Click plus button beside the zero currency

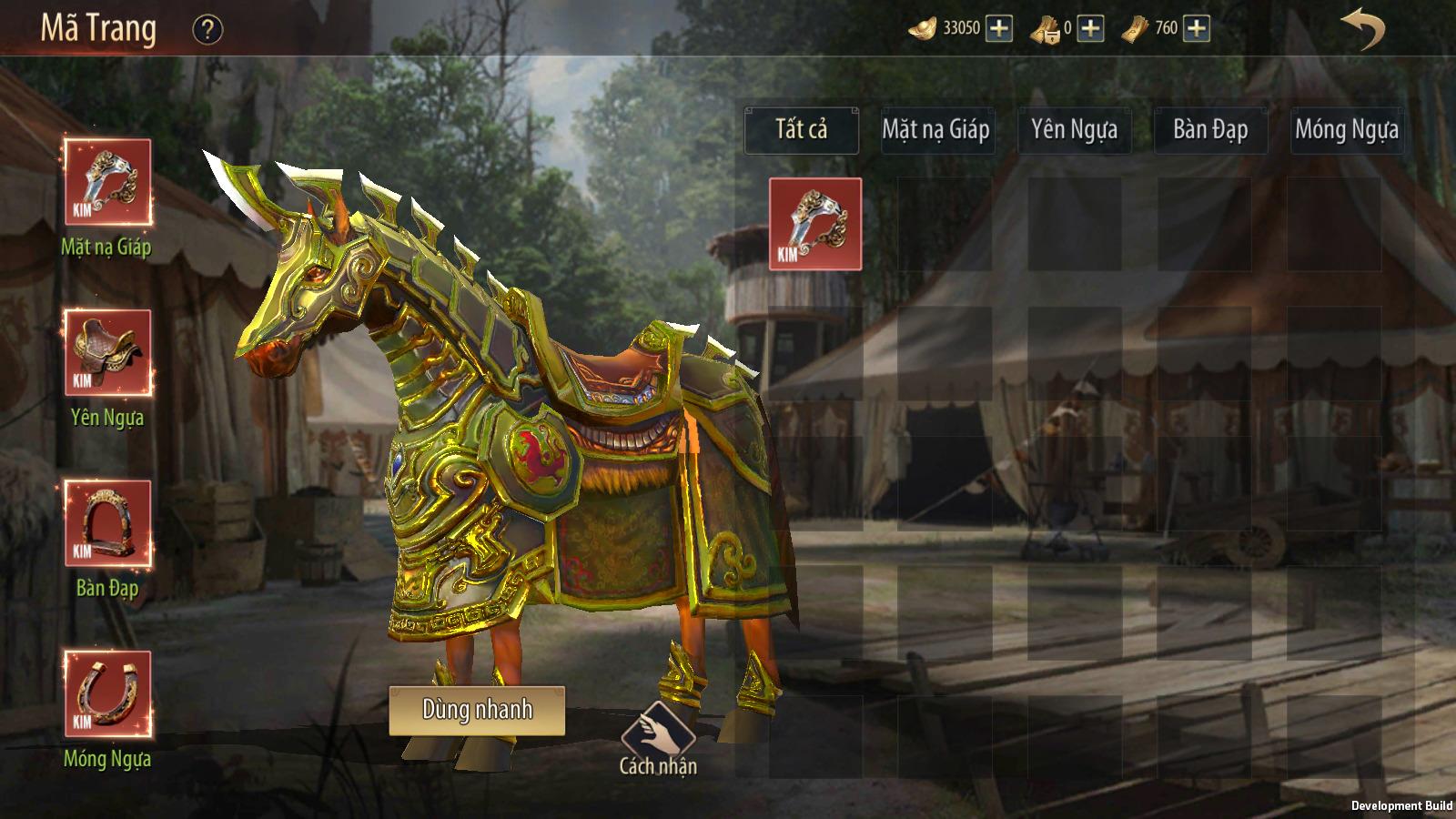tap(1090, 28)
